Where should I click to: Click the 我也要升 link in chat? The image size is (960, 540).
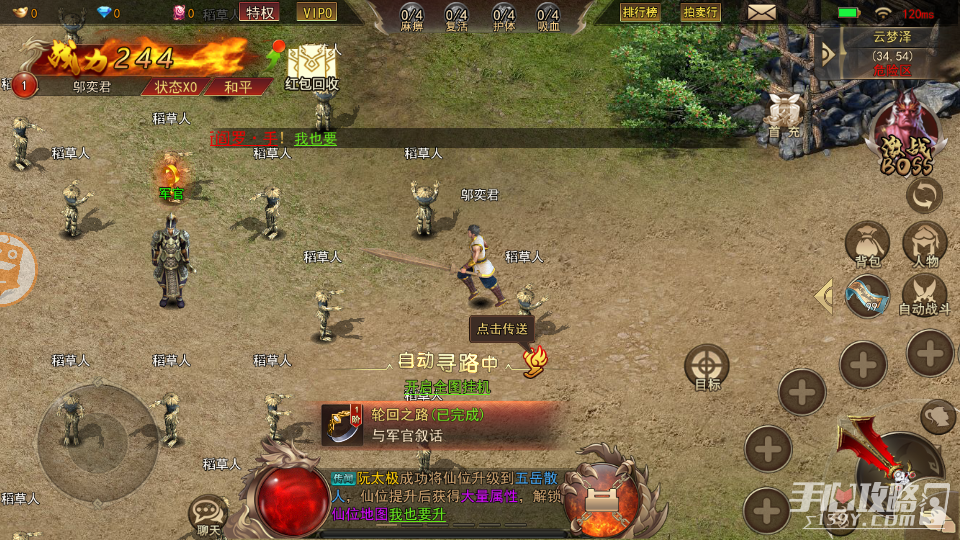[418, 514]
